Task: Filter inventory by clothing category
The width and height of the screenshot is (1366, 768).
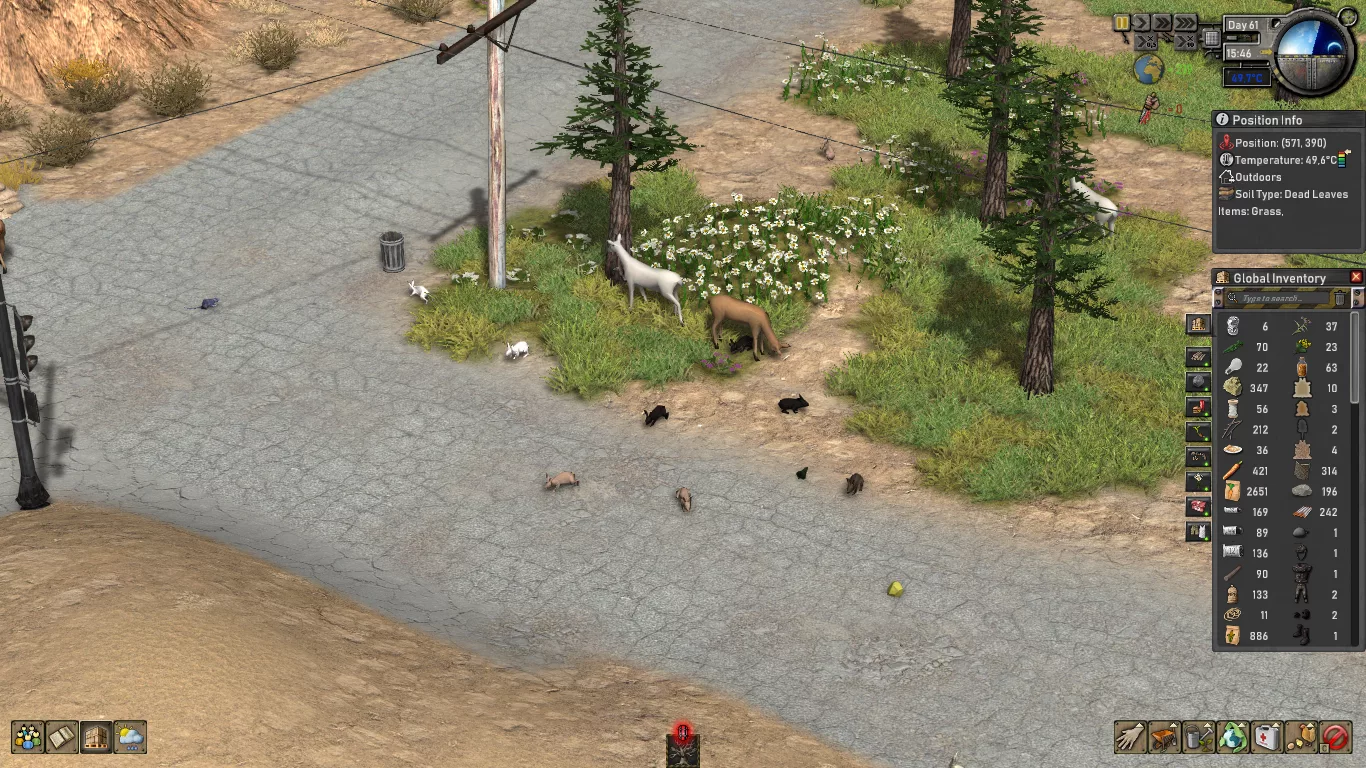Action: coord(1198,532)
